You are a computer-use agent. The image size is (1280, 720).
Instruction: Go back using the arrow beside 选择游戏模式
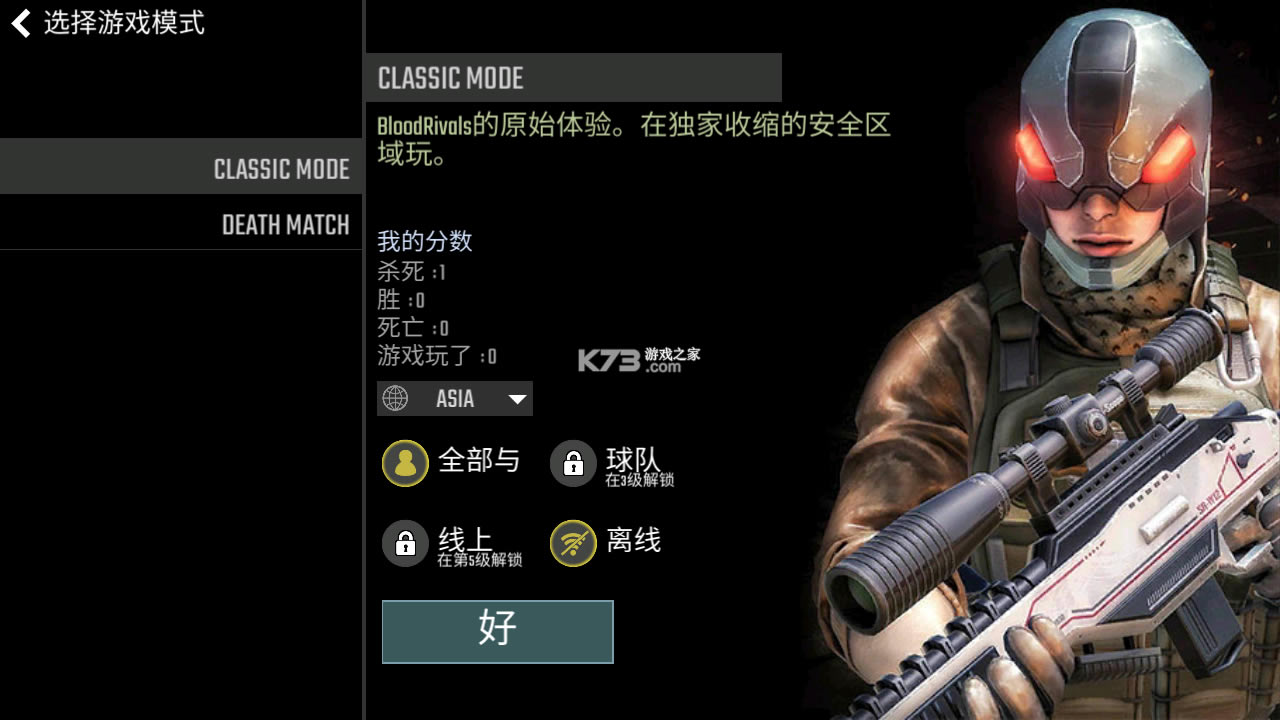tap(21, 23)
